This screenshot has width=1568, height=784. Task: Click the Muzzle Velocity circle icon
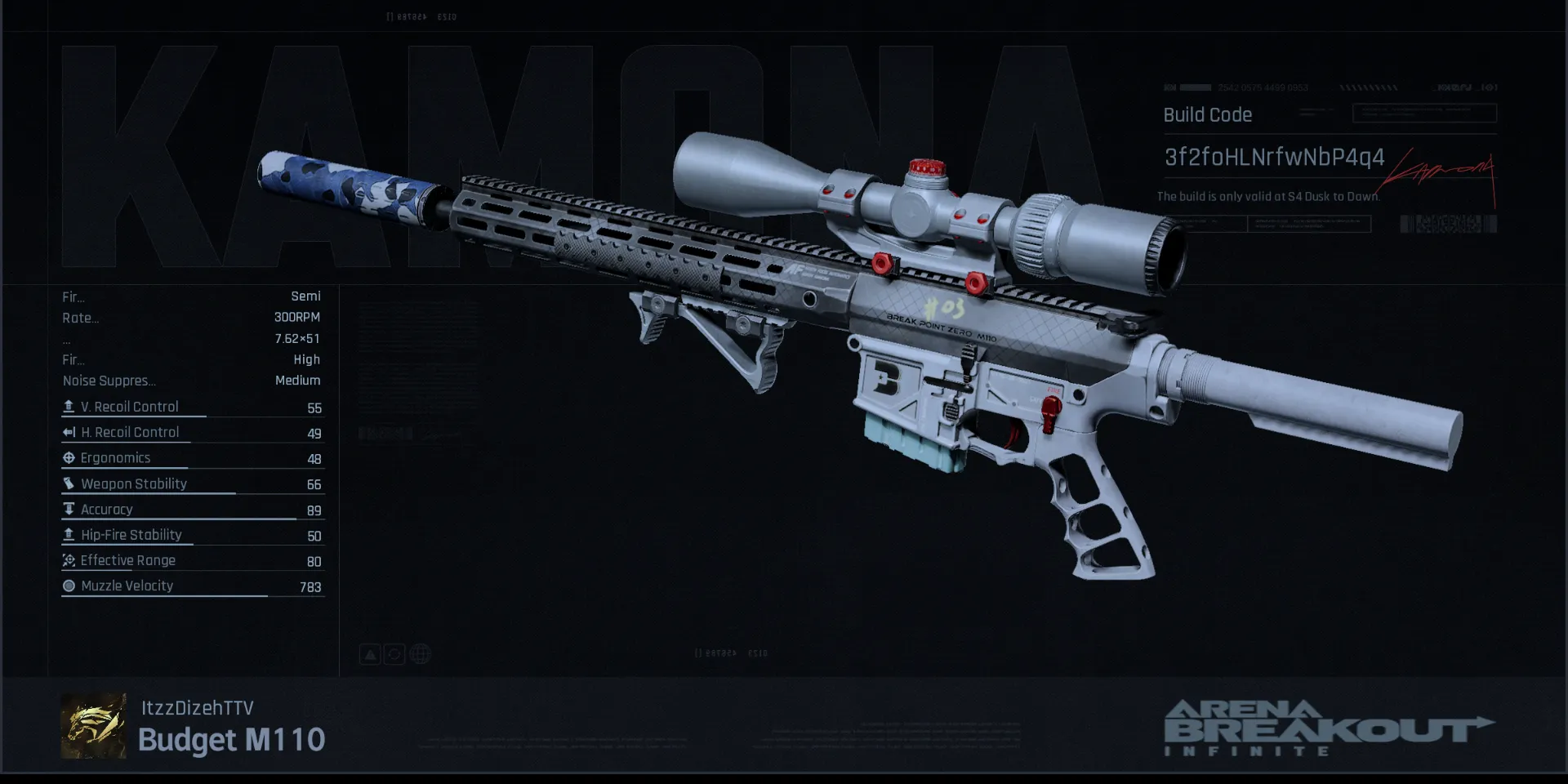click(69, 586)
